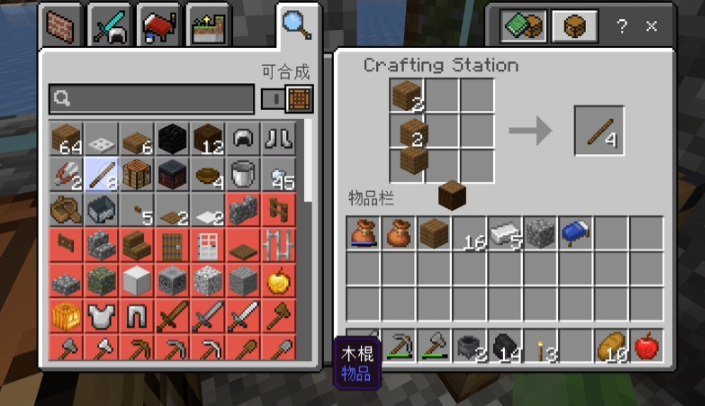Choose the crafting table recipe
The image size is (705, 406).
pyautogui.click(x=137, y=175)
